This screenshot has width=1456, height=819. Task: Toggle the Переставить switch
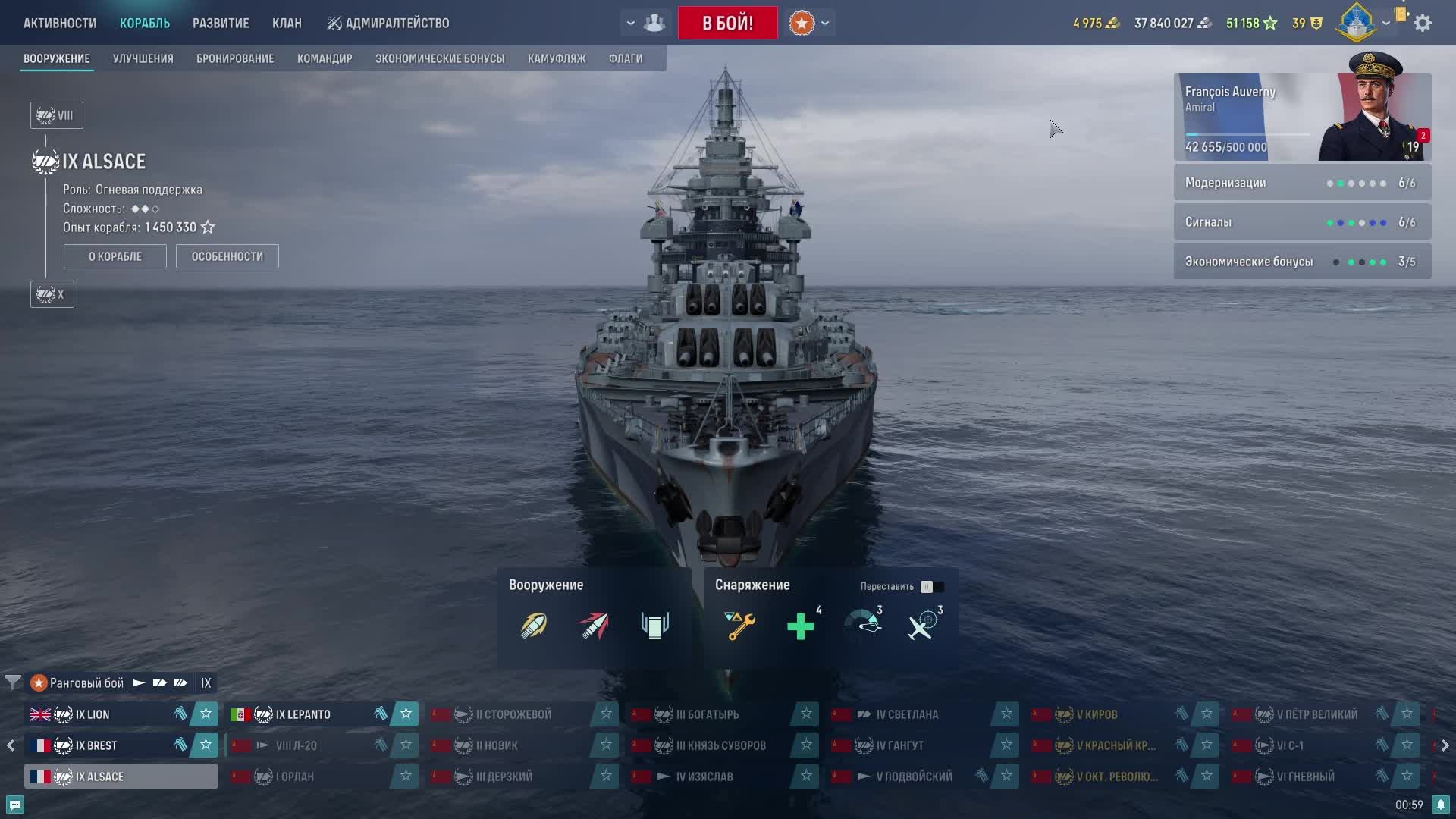[x=932, y=586]
